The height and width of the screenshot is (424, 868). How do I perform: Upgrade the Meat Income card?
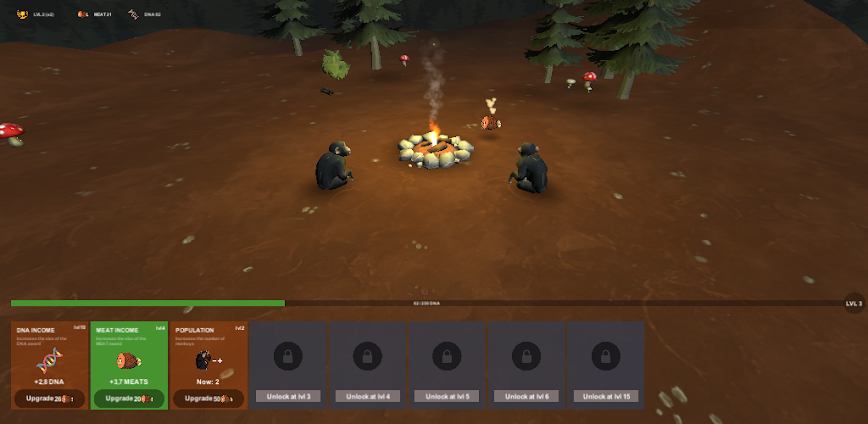pyautogui.click(x=129, y=398)
